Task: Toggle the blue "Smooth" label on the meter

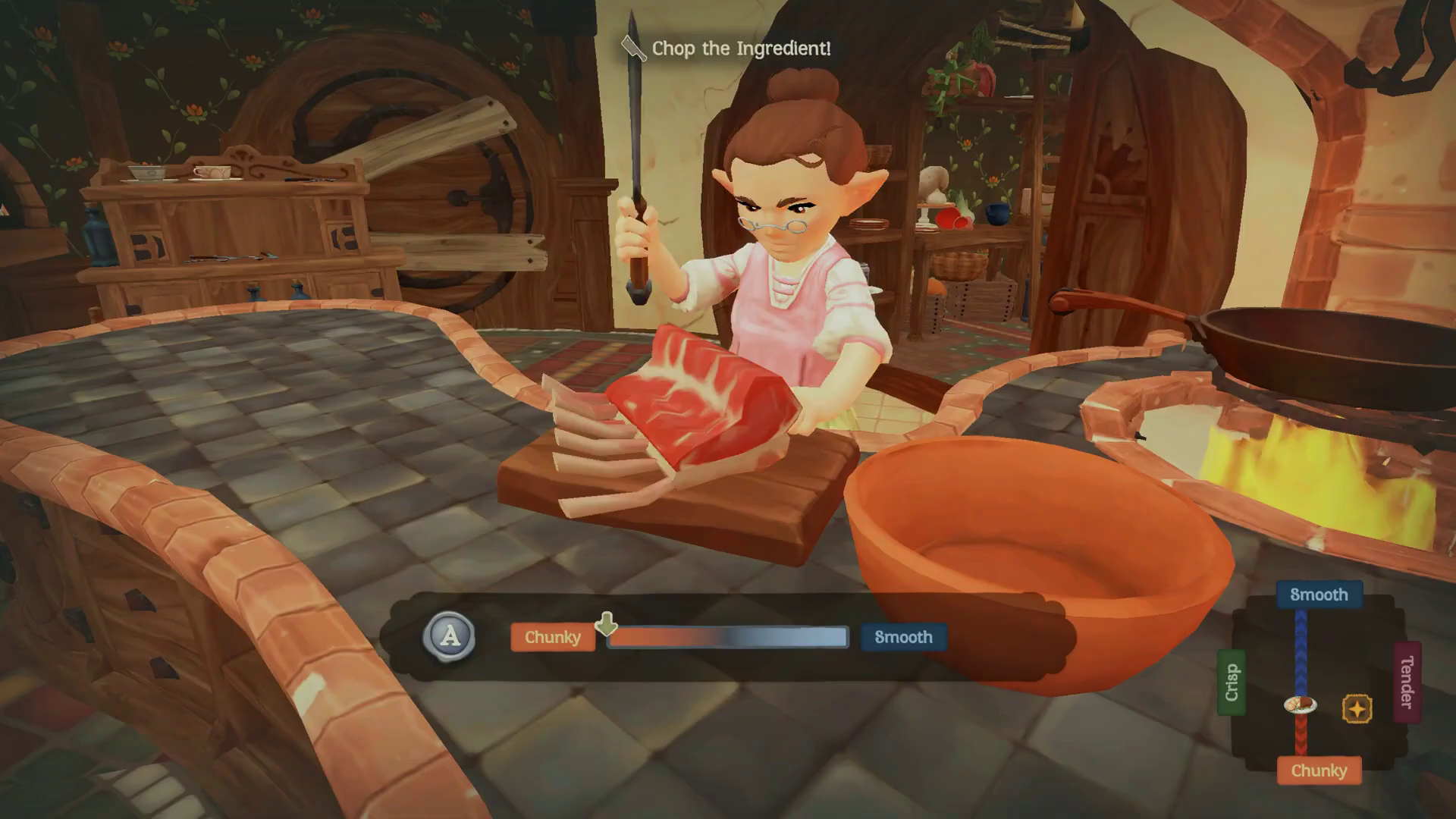Action: tap(902, 638)
